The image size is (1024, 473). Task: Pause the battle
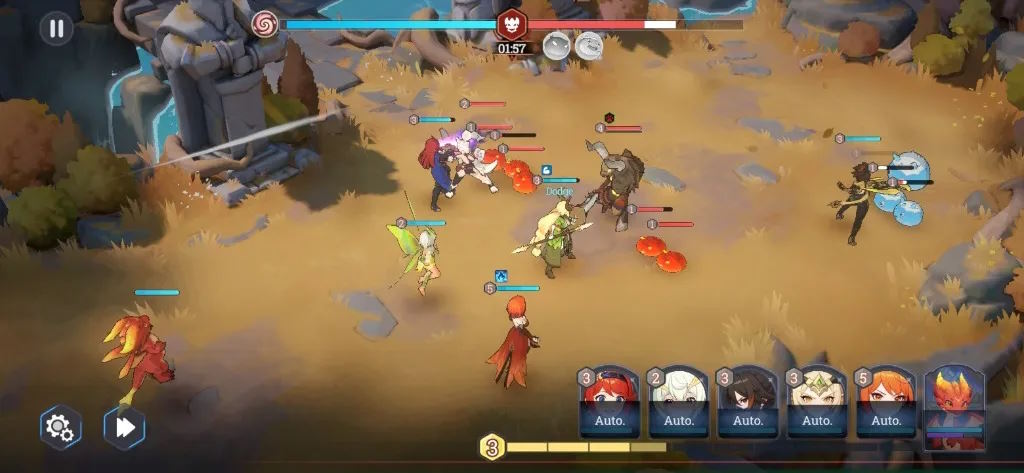[56, 28]
